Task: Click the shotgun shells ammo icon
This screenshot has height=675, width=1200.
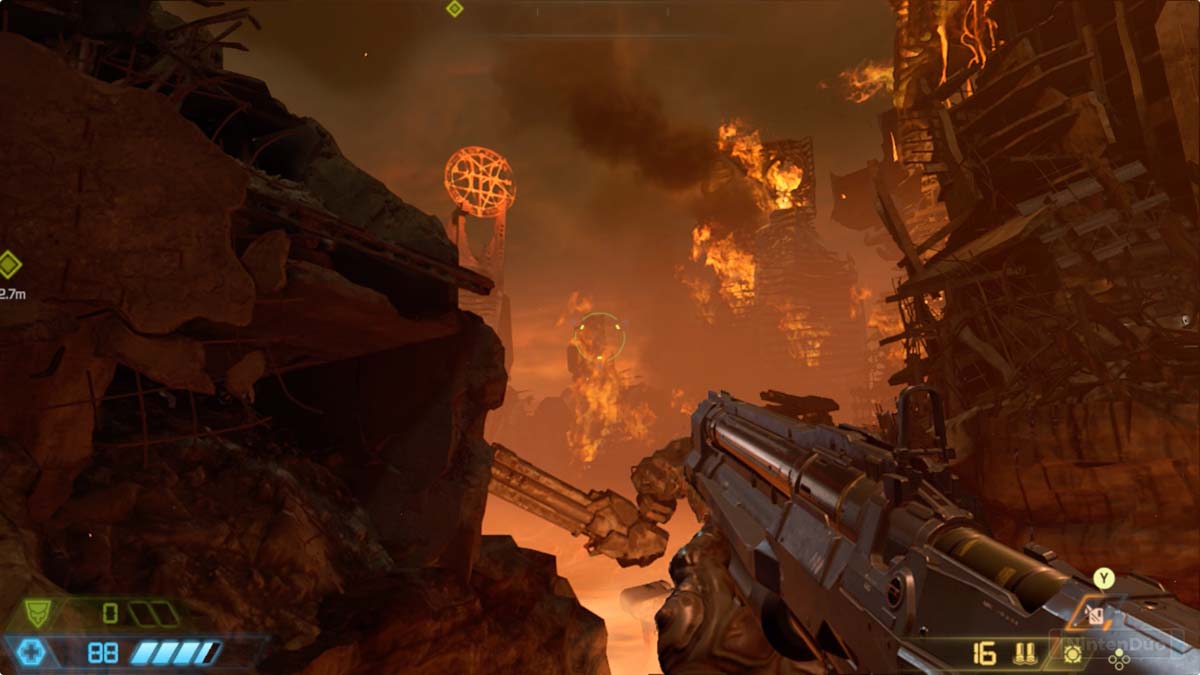Action: (x=1023, y=654)
